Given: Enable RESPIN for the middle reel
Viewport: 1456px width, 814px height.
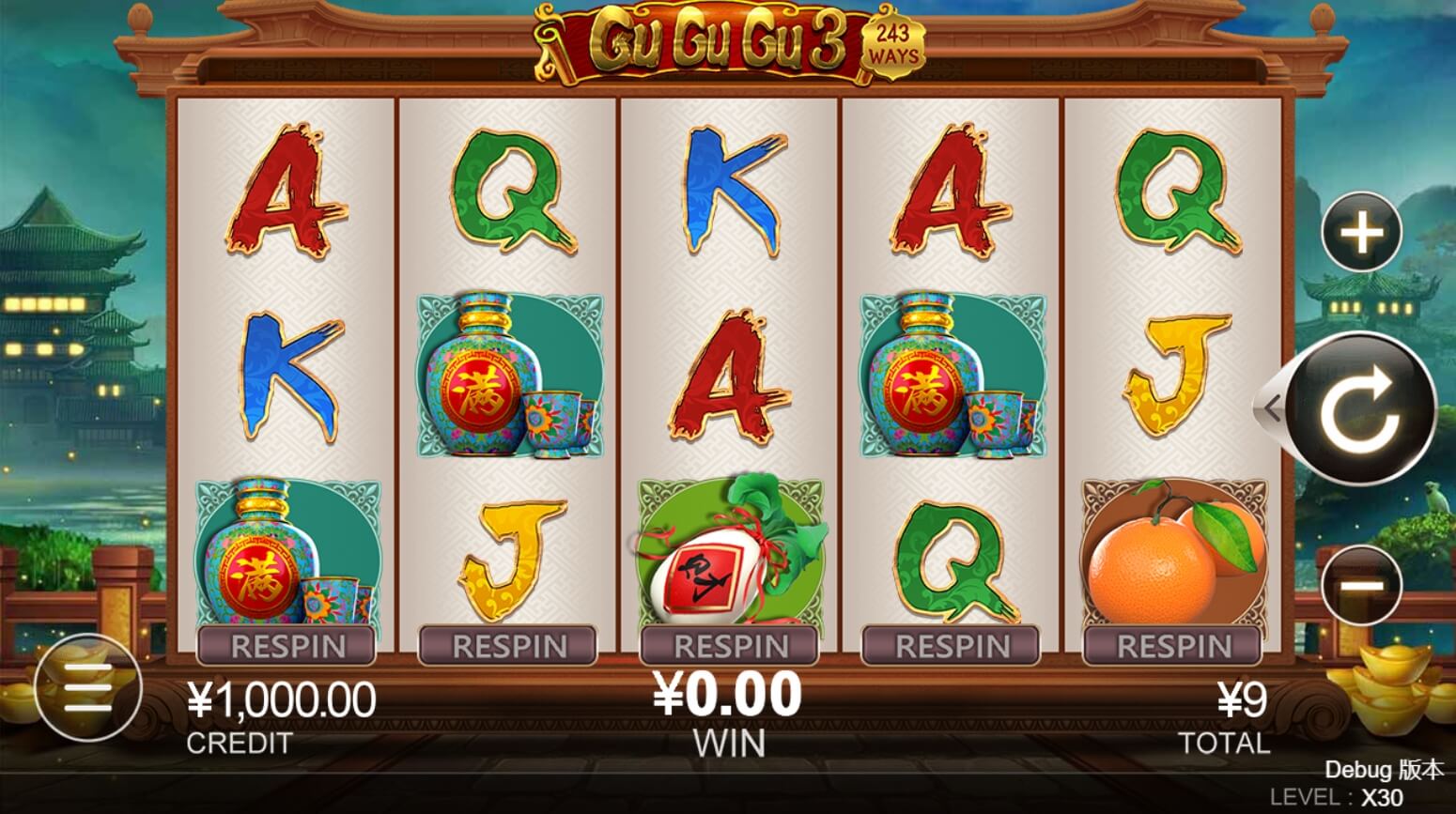Looking at the screenshot, I should coord(730,646).
